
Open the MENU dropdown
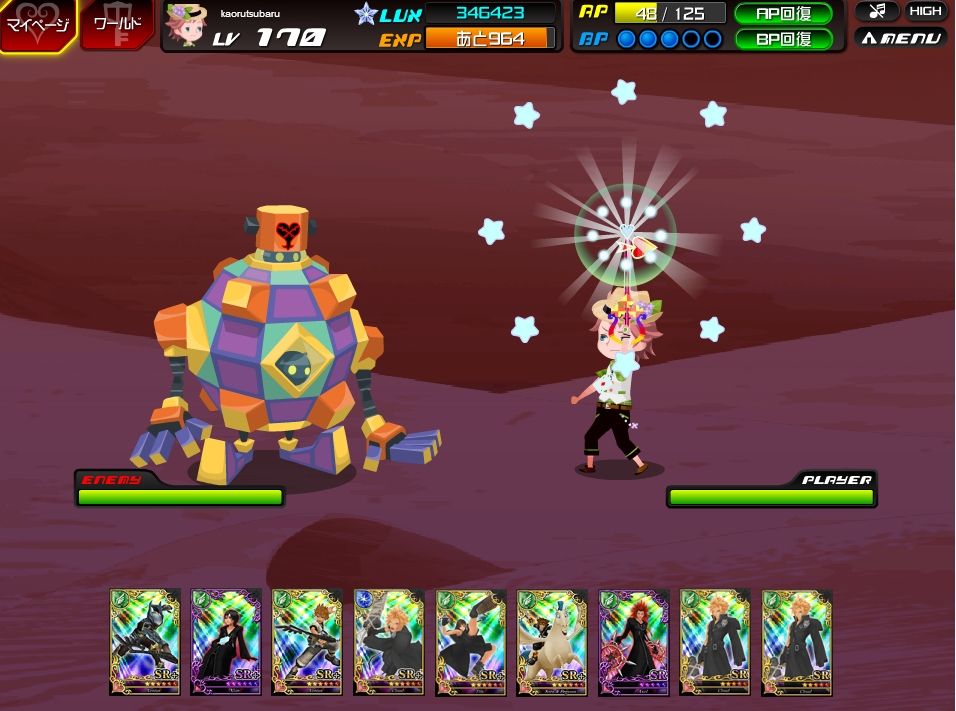(900, 38)
